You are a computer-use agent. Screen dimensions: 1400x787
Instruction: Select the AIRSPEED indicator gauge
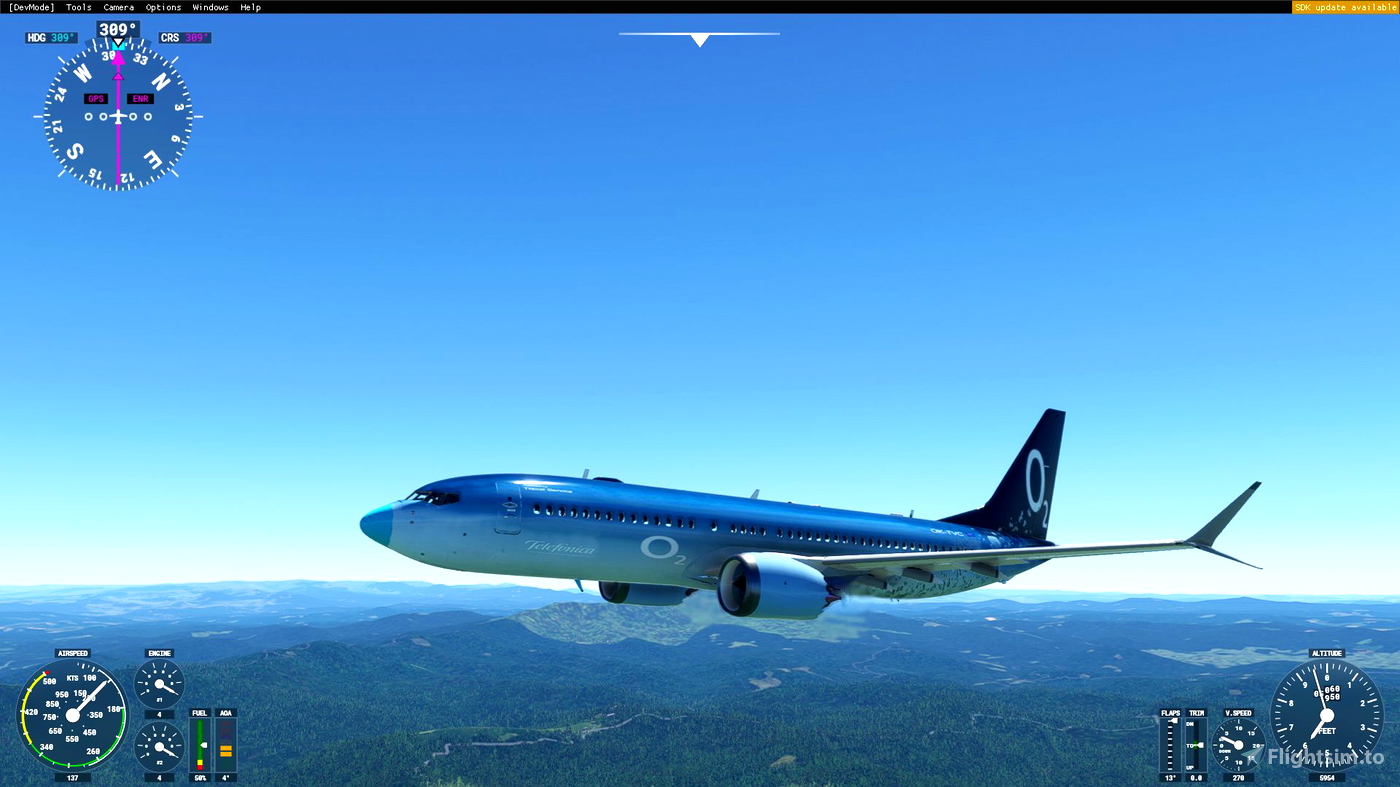[x=72, y=714]
